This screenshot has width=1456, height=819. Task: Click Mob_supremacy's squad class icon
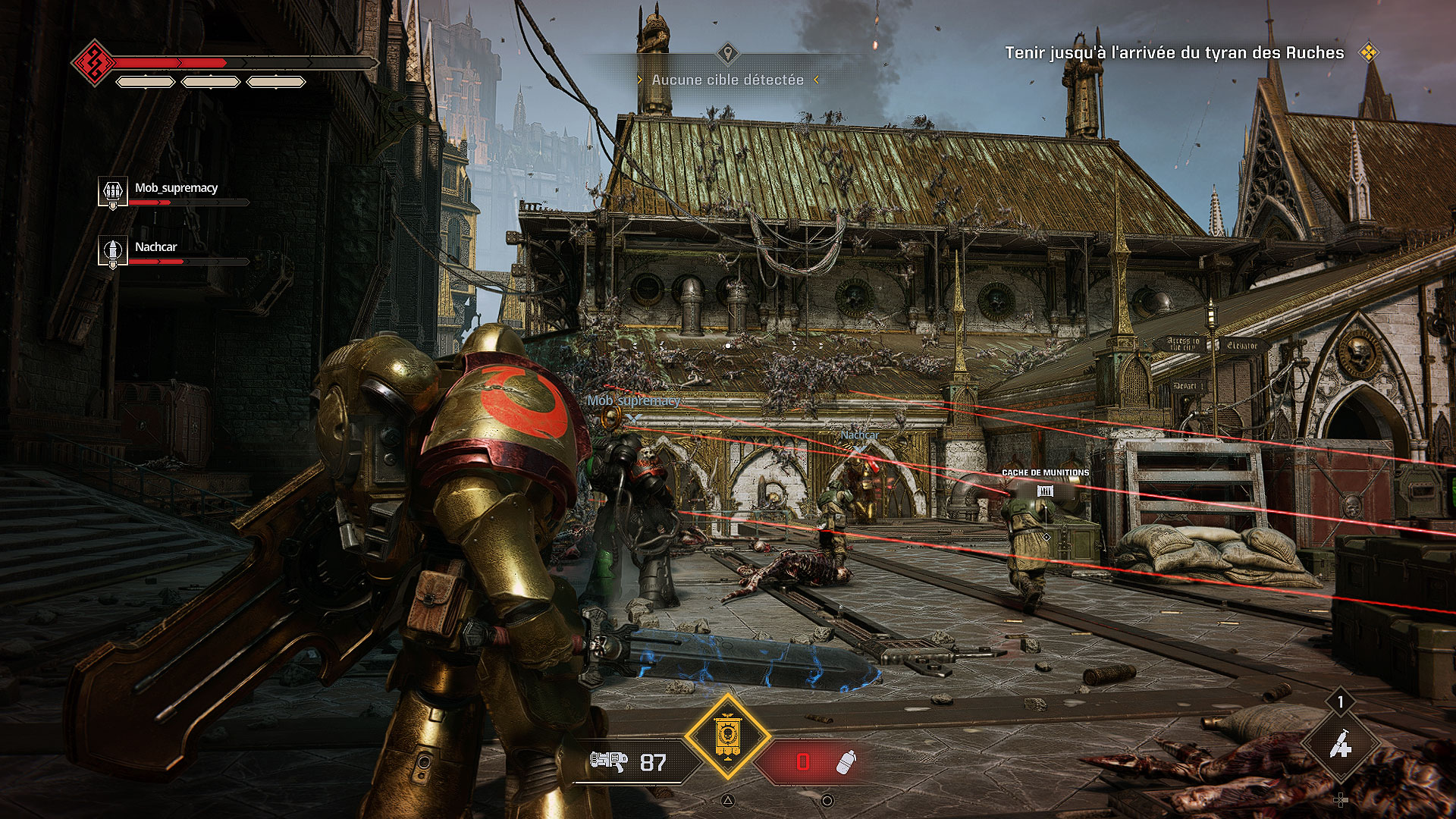pos(112,191)
